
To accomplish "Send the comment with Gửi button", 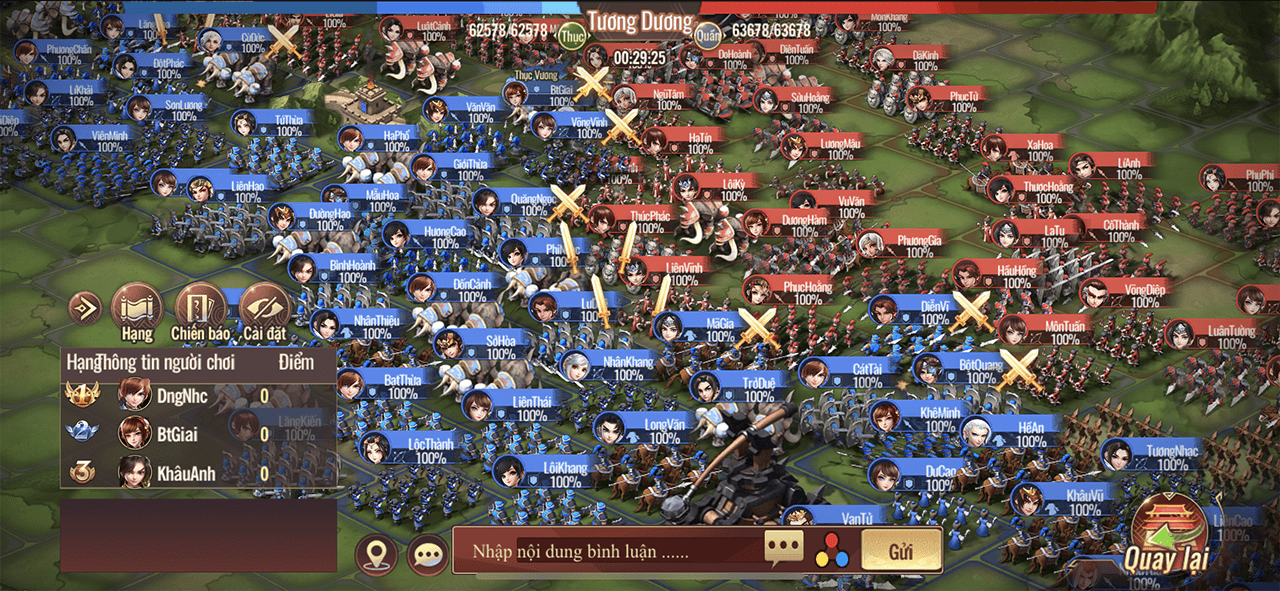I will tap(901, 551).
